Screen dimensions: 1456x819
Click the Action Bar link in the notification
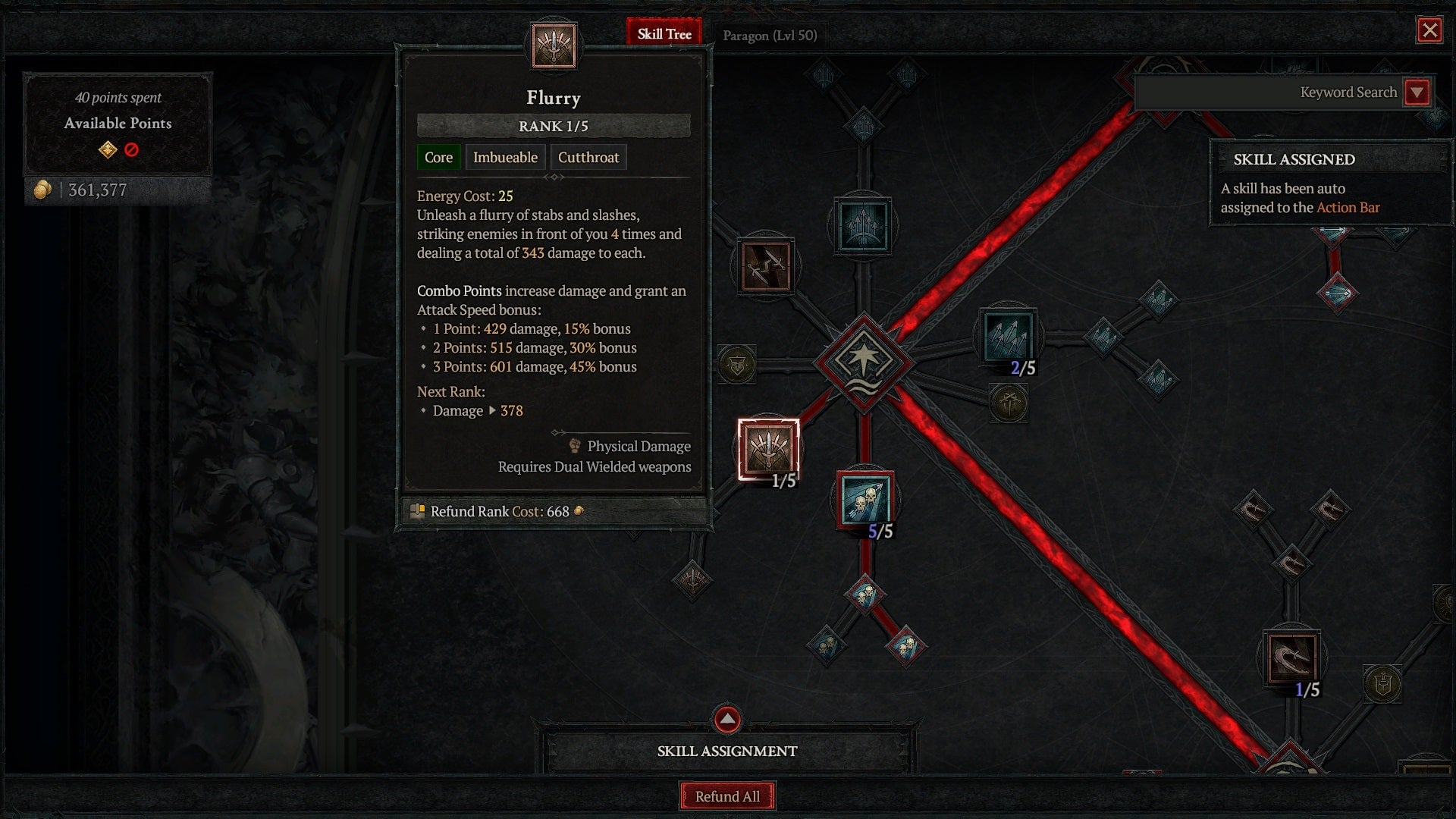1348,208
